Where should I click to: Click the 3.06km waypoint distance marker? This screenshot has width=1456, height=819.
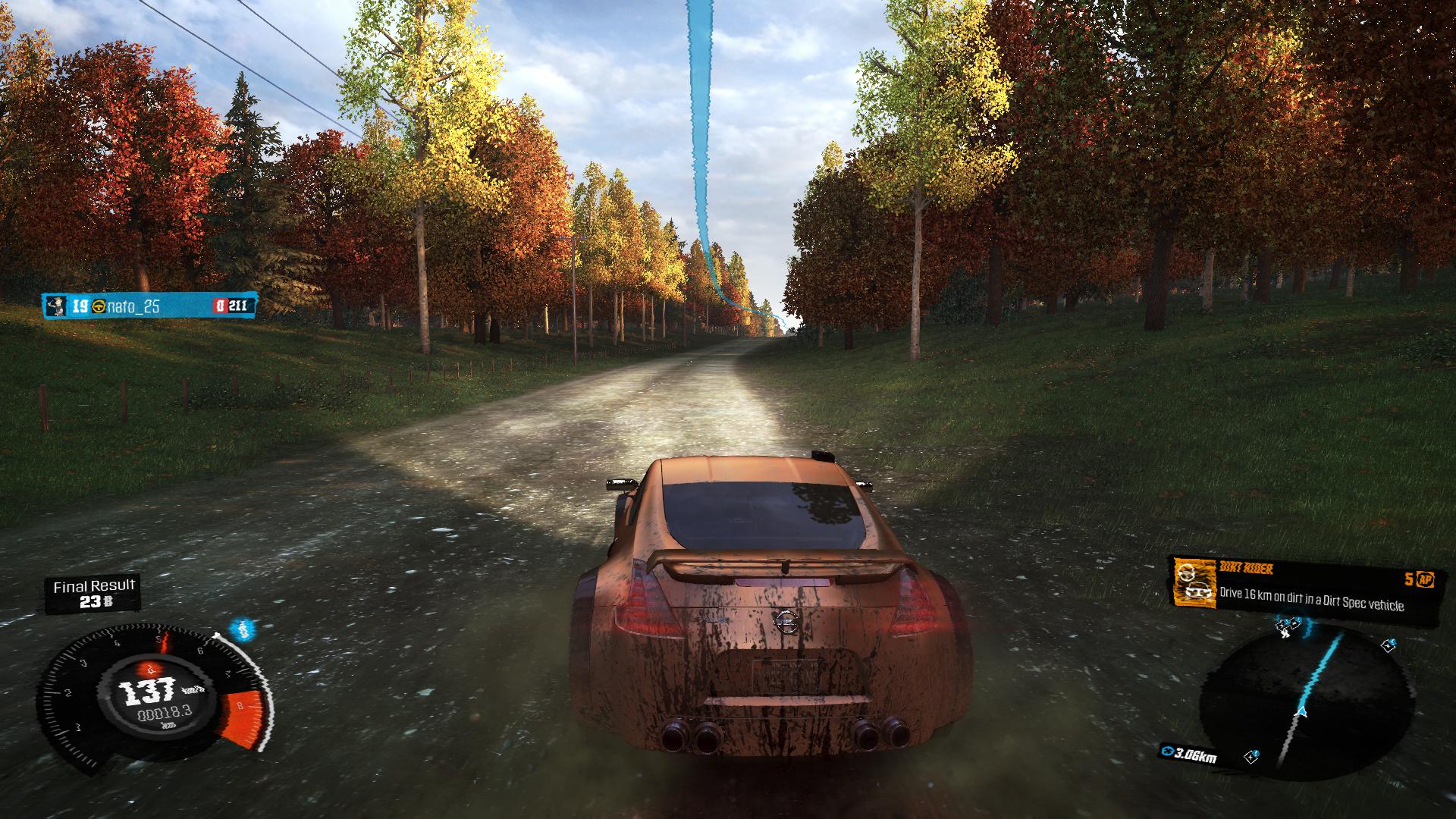click(x=1189, y=754)
